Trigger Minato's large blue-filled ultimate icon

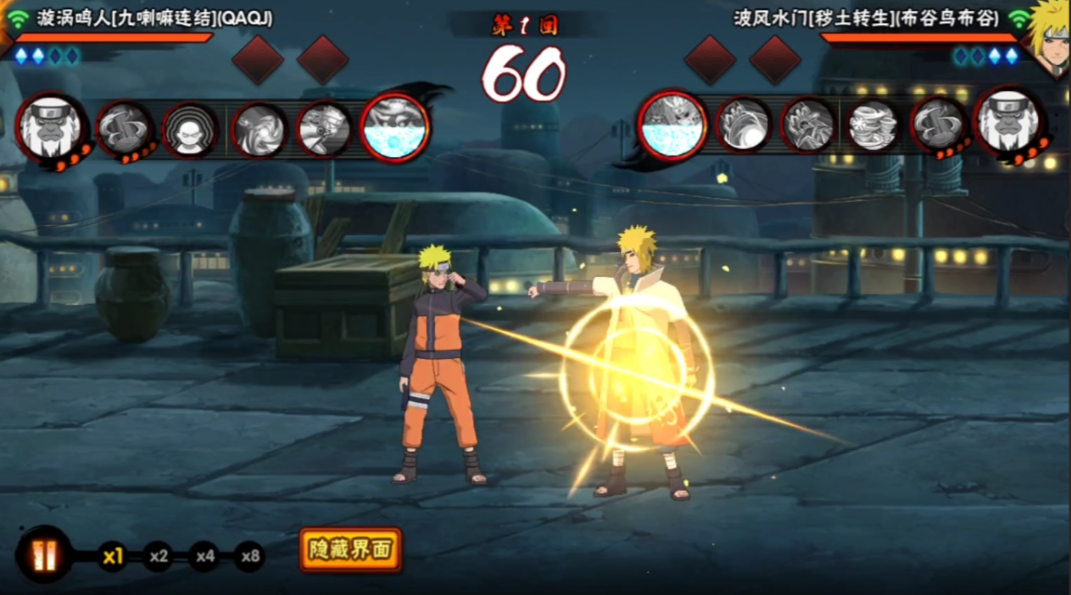pyautogui.click(x=673, y=127)
